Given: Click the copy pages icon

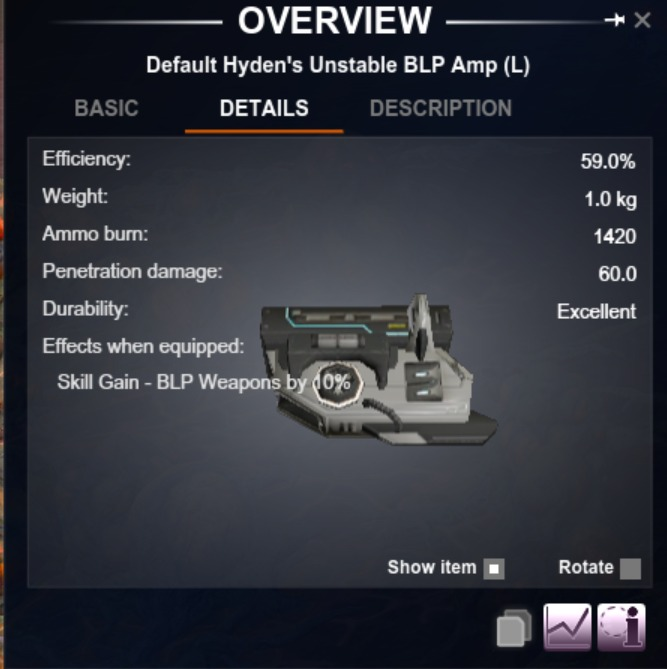Looking at the screenshot, I should [x=514, y=630].
